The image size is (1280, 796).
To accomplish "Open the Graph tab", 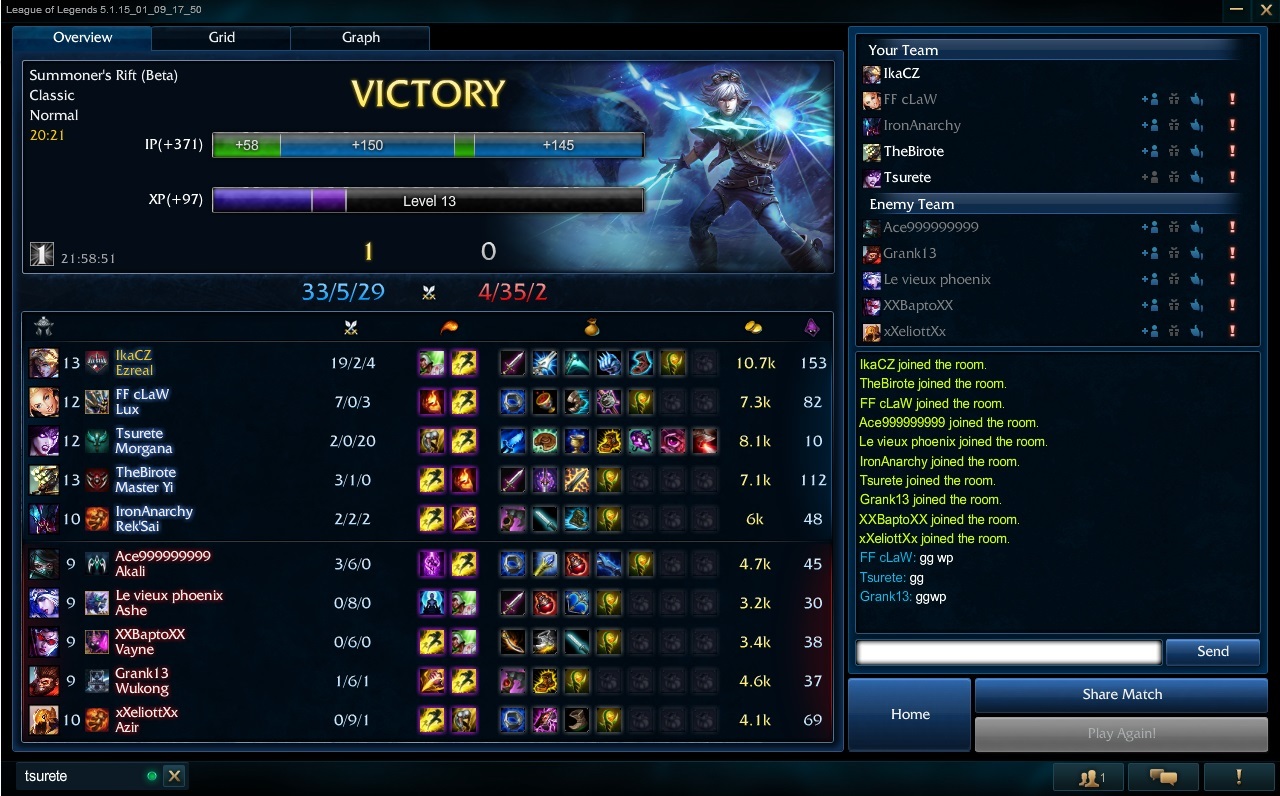I will (360, 38).
